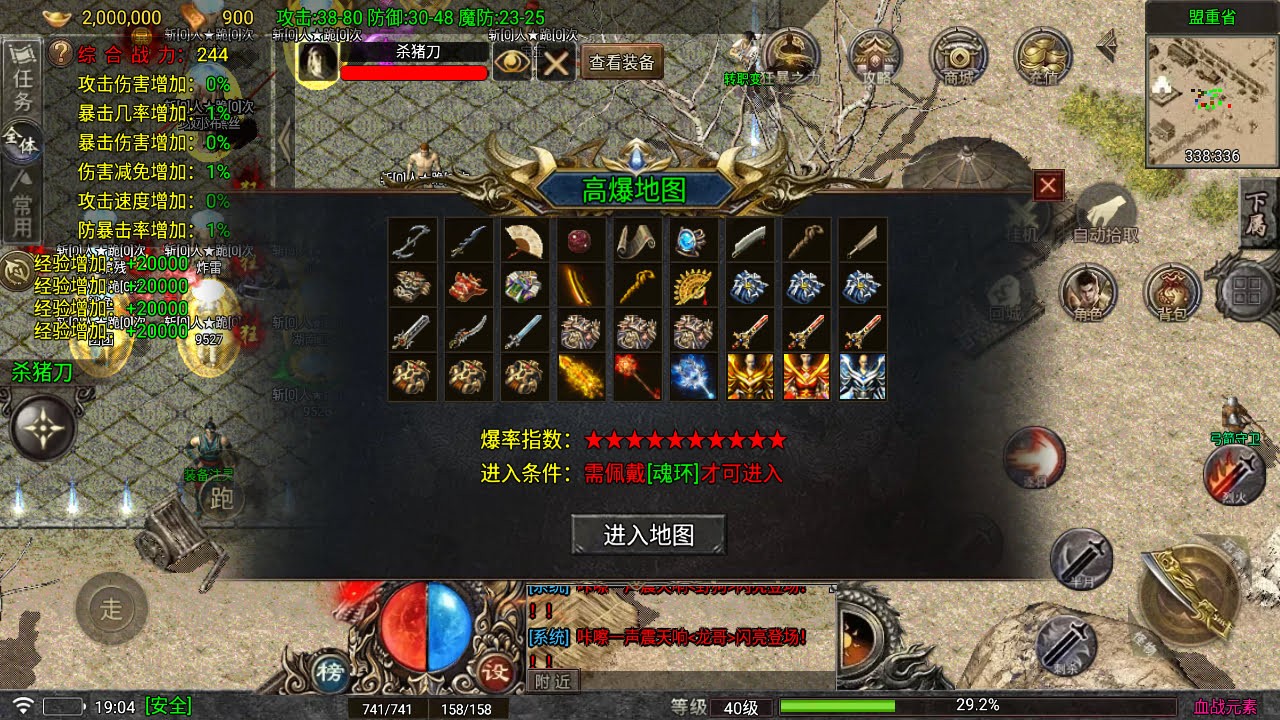Toggle the eye icon beside the 杀猪刀 boss bar
The height and width of the screenshot is (720, 1280).
click(512, 60)
